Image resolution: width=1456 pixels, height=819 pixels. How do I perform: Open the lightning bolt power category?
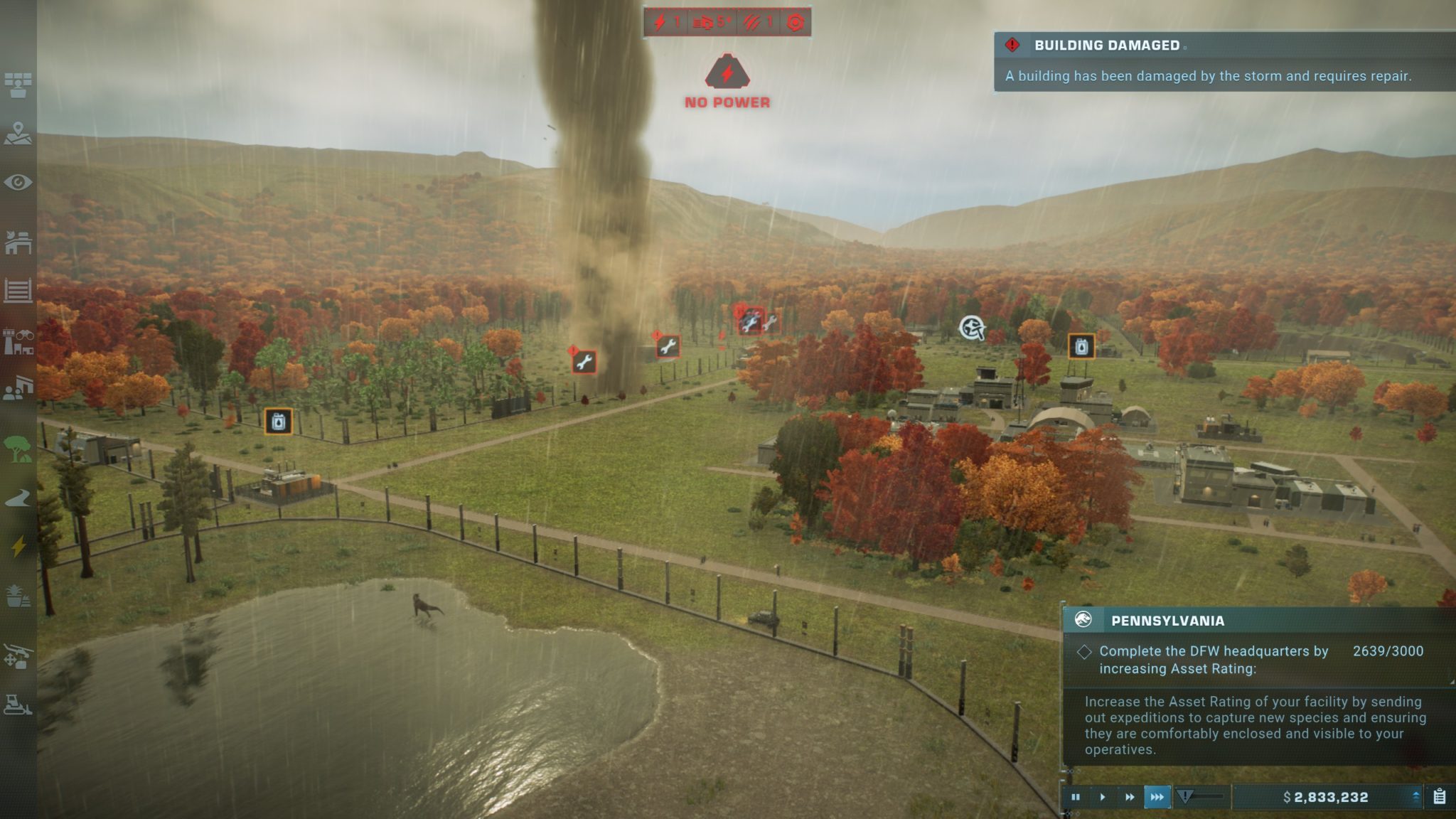point(18,546)
